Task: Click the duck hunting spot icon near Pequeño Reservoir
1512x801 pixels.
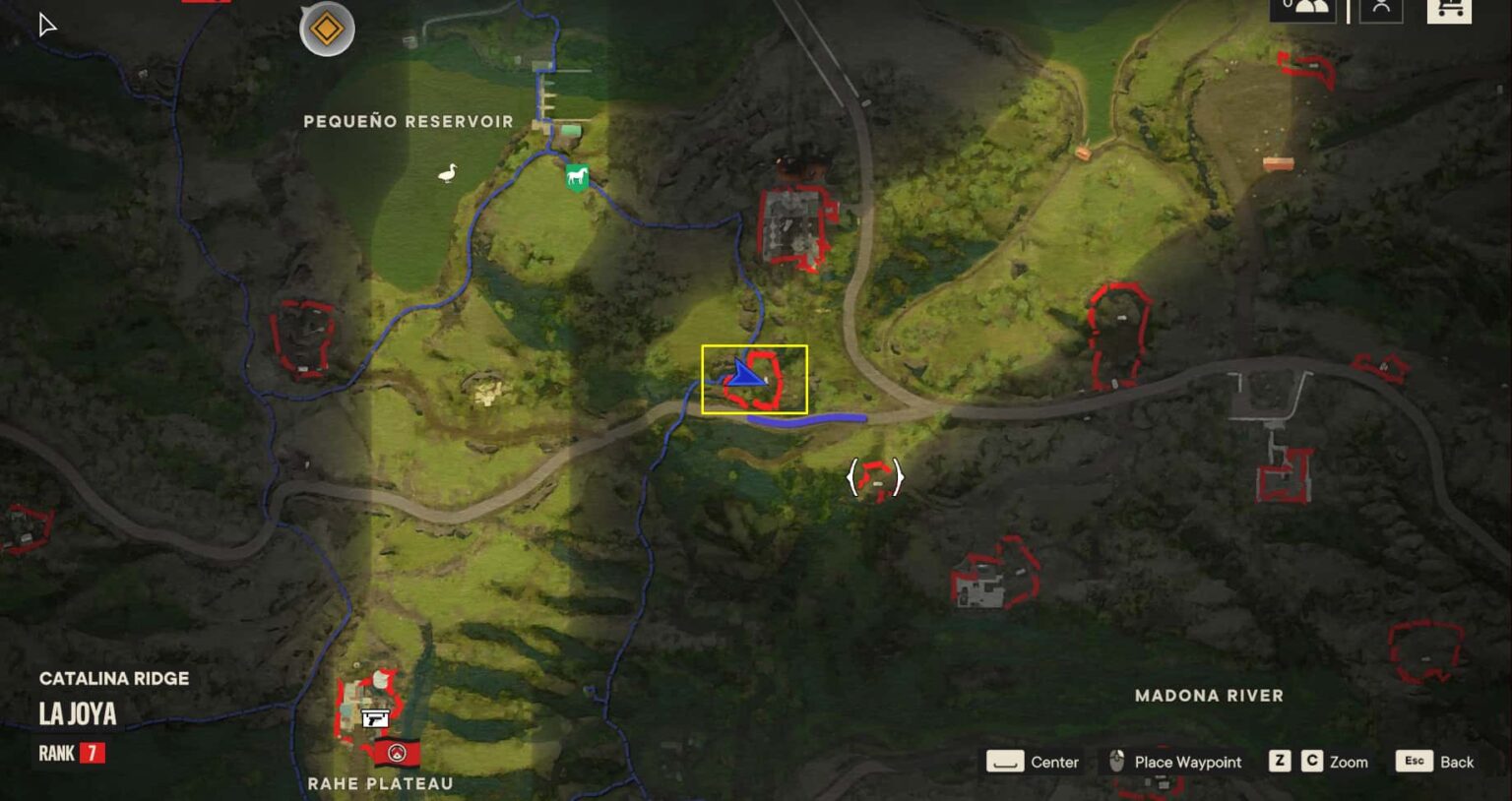Action: tap(446, 172)
